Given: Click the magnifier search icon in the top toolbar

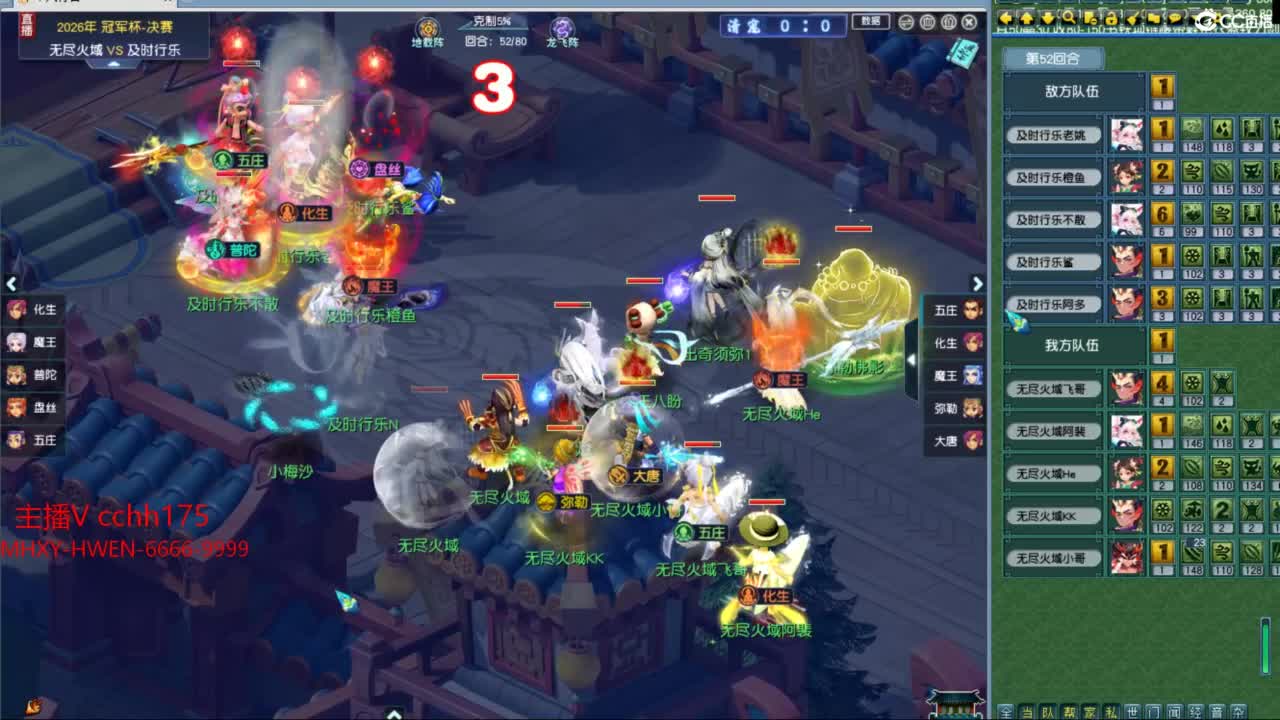Looking at the screenshot, I should pos(1067,18).
